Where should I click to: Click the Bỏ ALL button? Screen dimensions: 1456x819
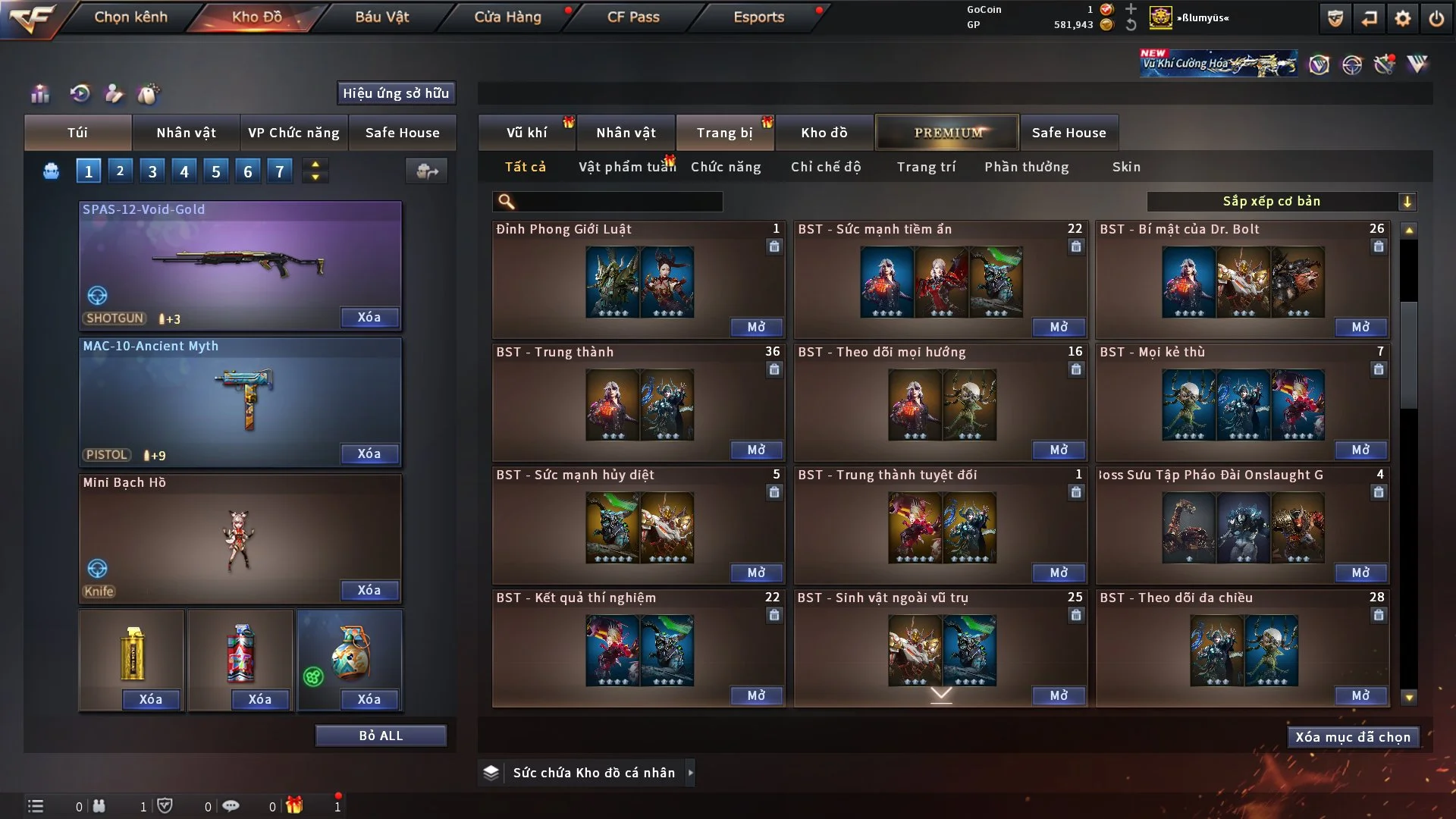[x=381, y=736]
